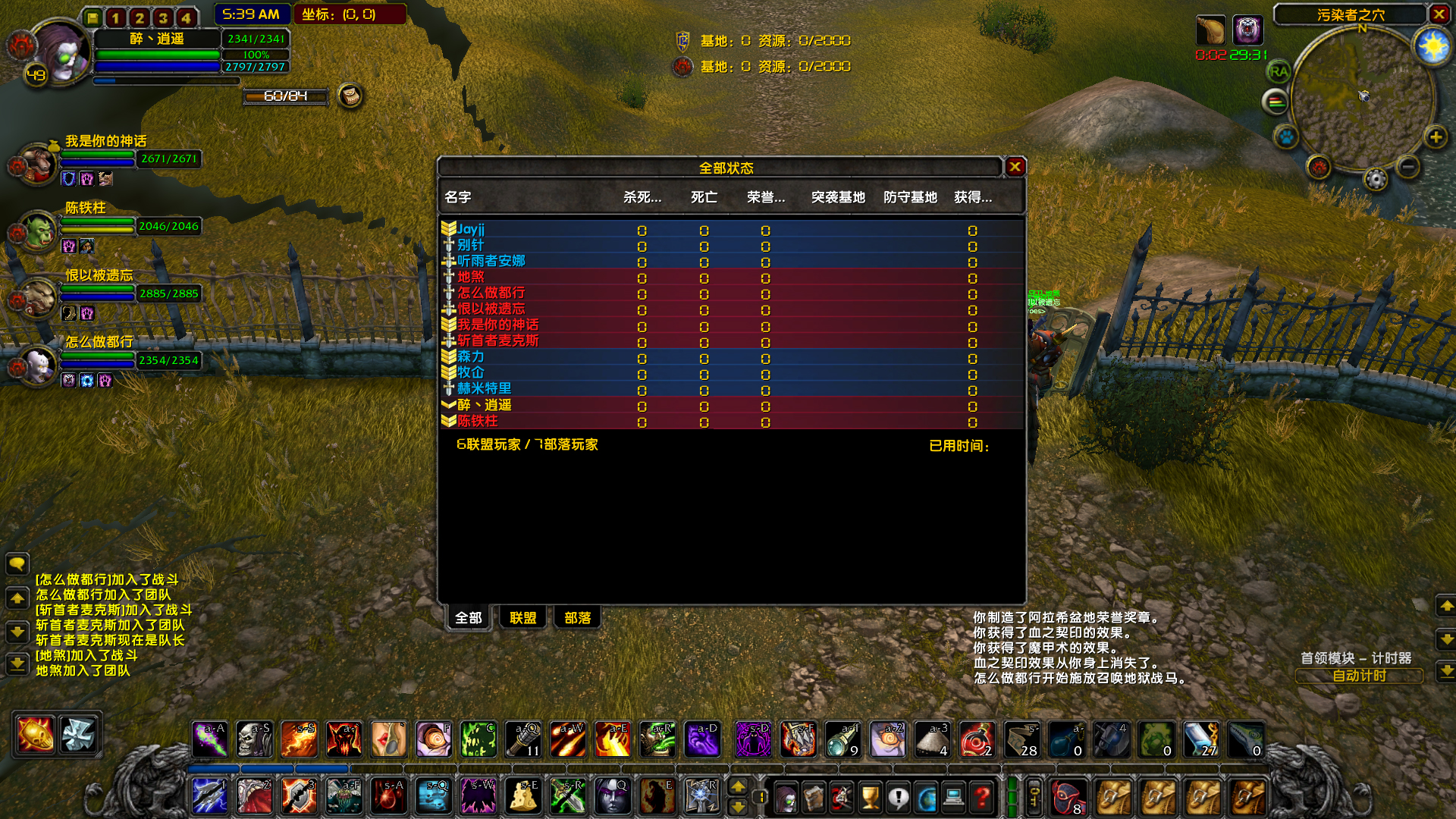Click the red question mark help icon
Screen dimensions: 1456x819
coord(981,795)
